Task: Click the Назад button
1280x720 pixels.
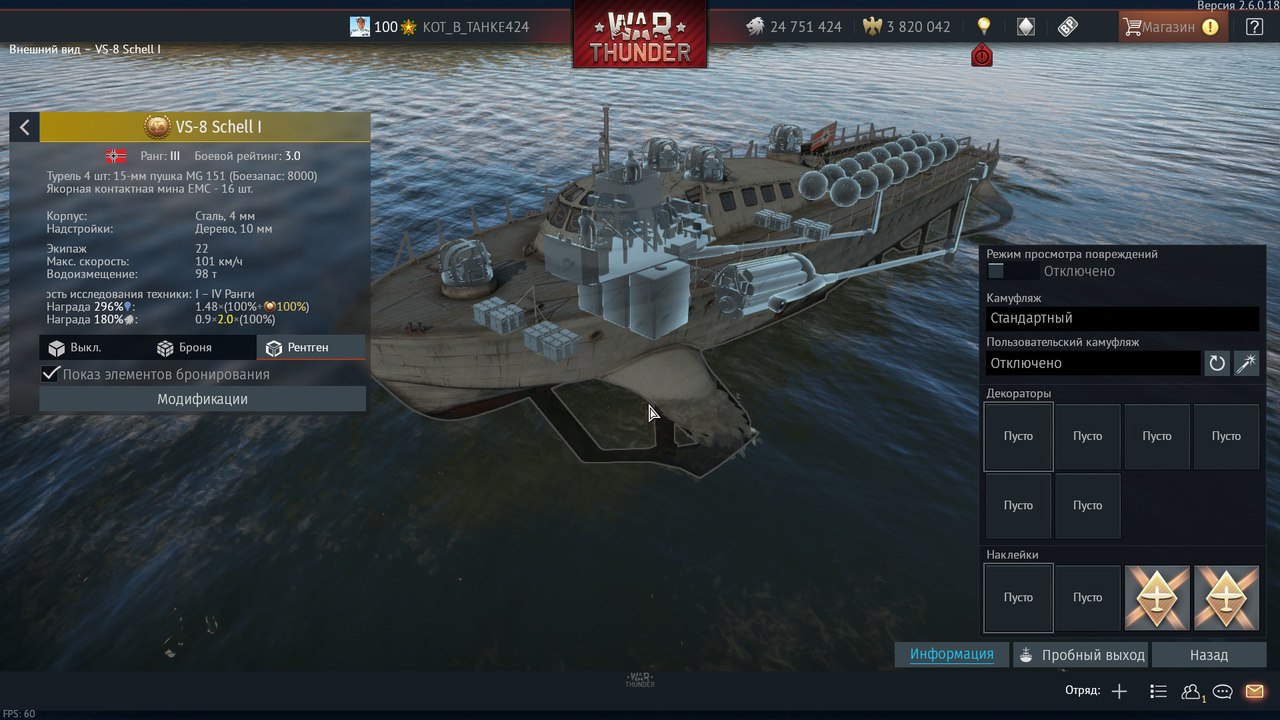Action: pyautogui.click(x=1208, y=655)
